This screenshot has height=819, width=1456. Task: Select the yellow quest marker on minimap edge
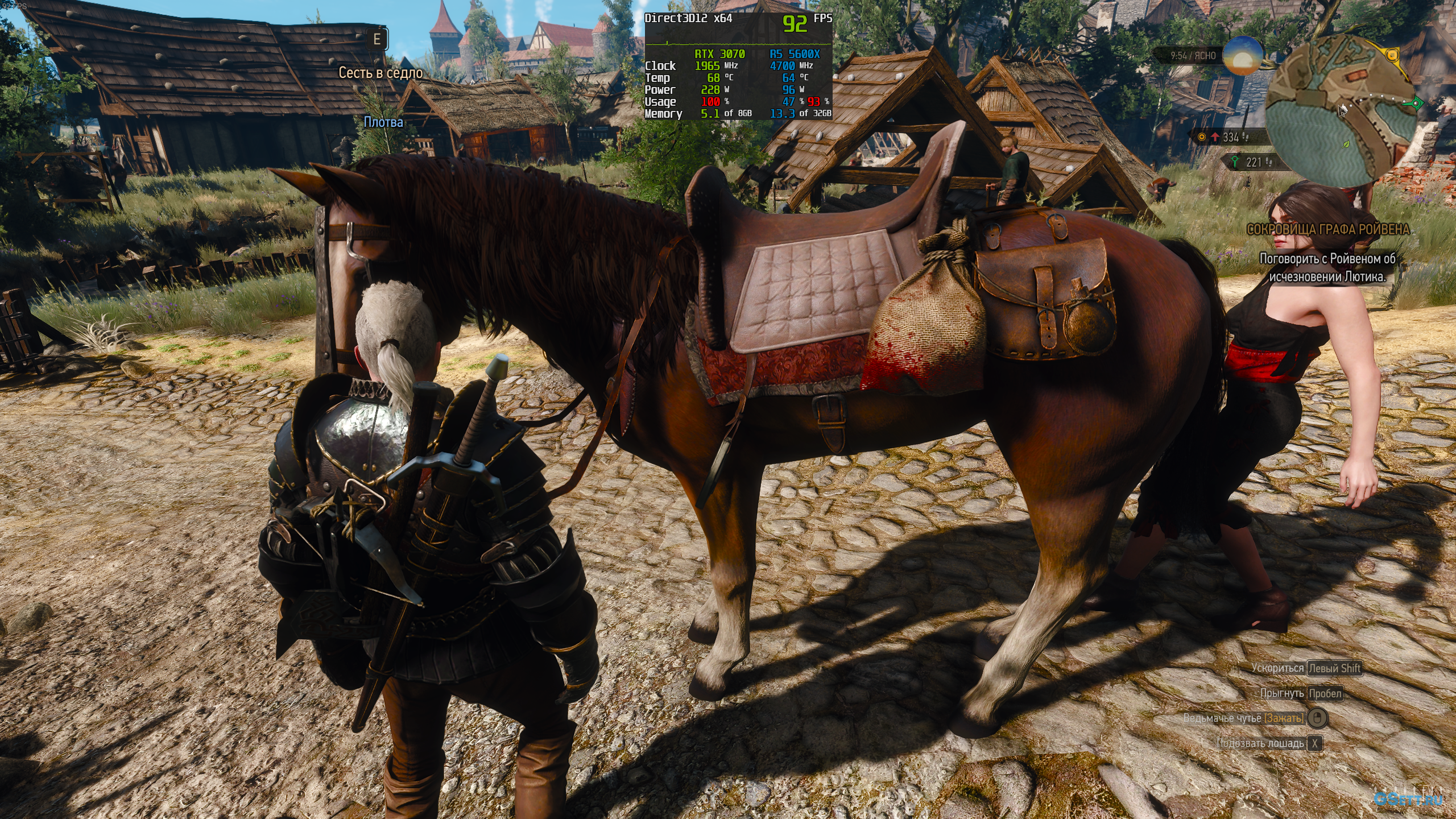click(x=1392, y=55)
